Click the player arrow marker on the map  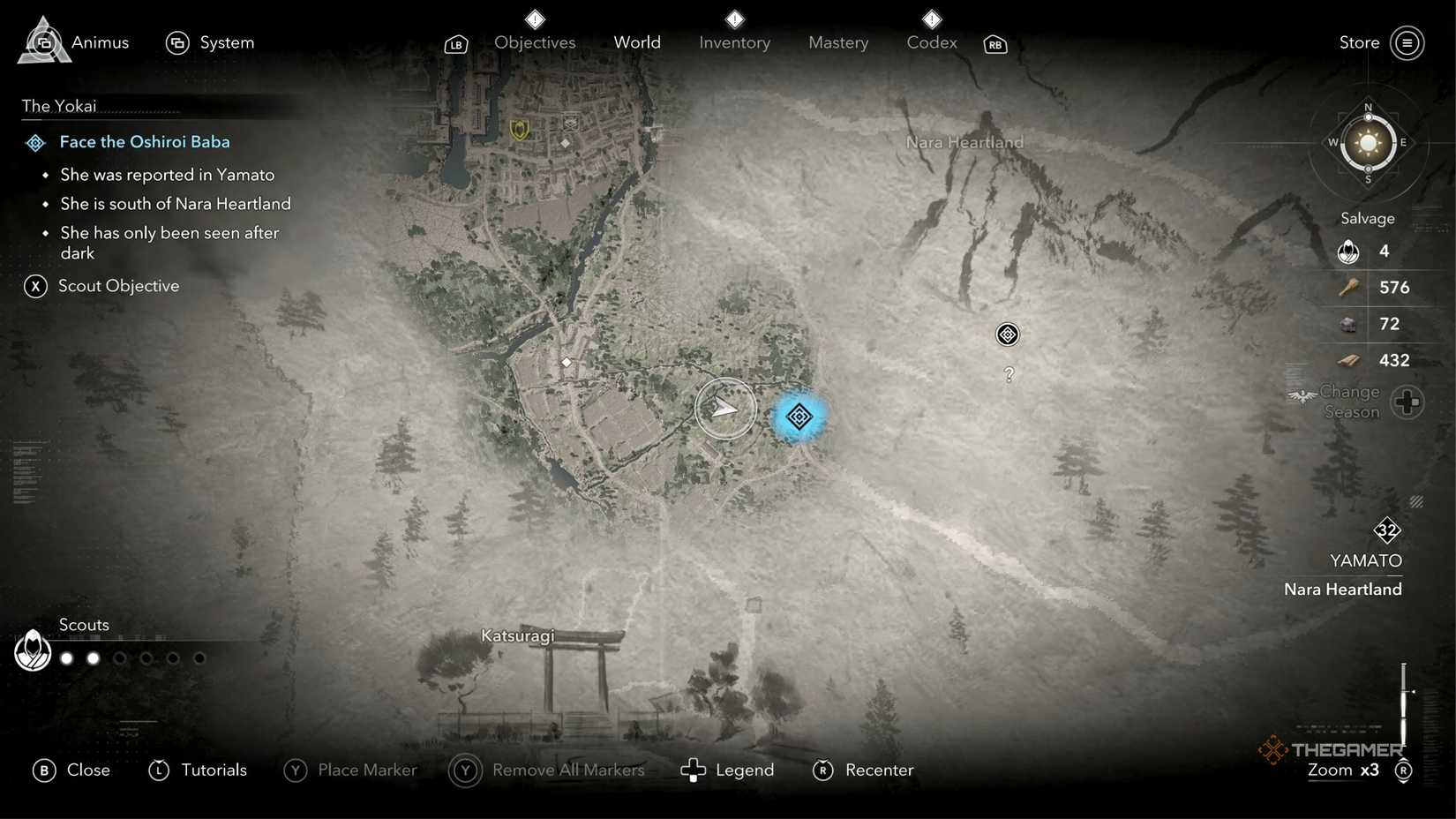[725, 408]
